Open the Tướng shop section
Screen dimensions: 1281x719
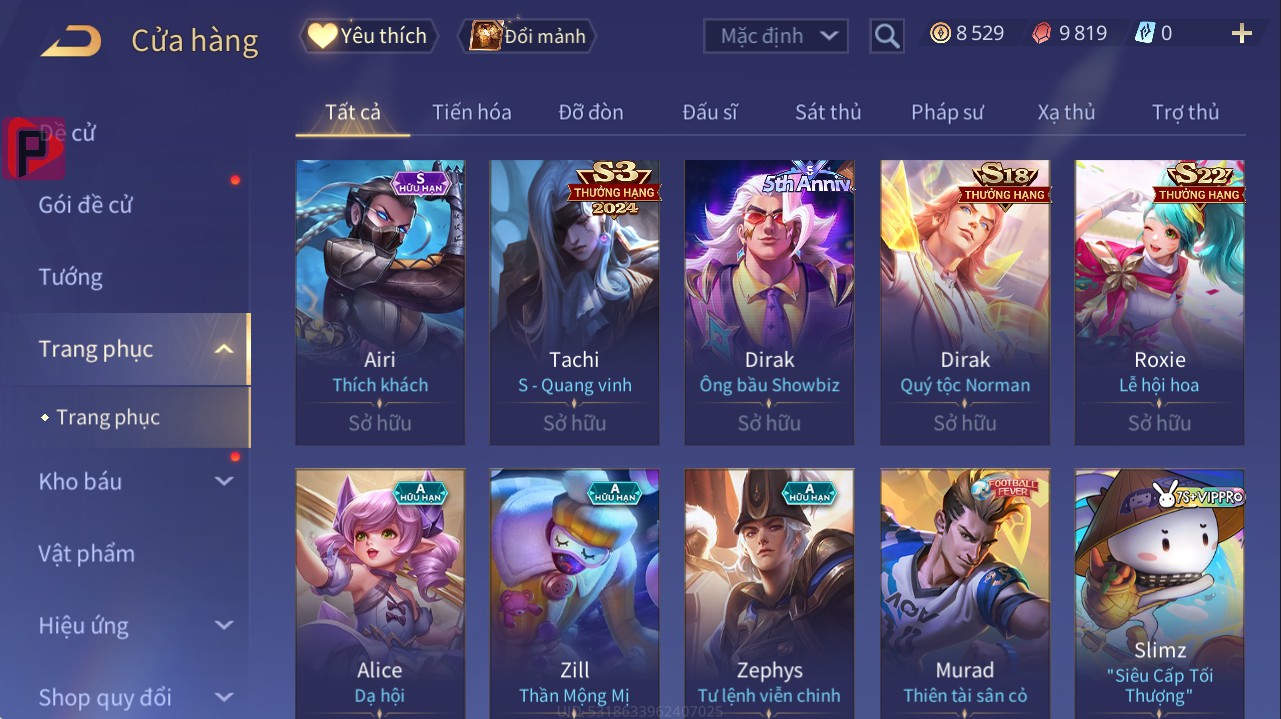pyautogui.click(x=71, y=277)
